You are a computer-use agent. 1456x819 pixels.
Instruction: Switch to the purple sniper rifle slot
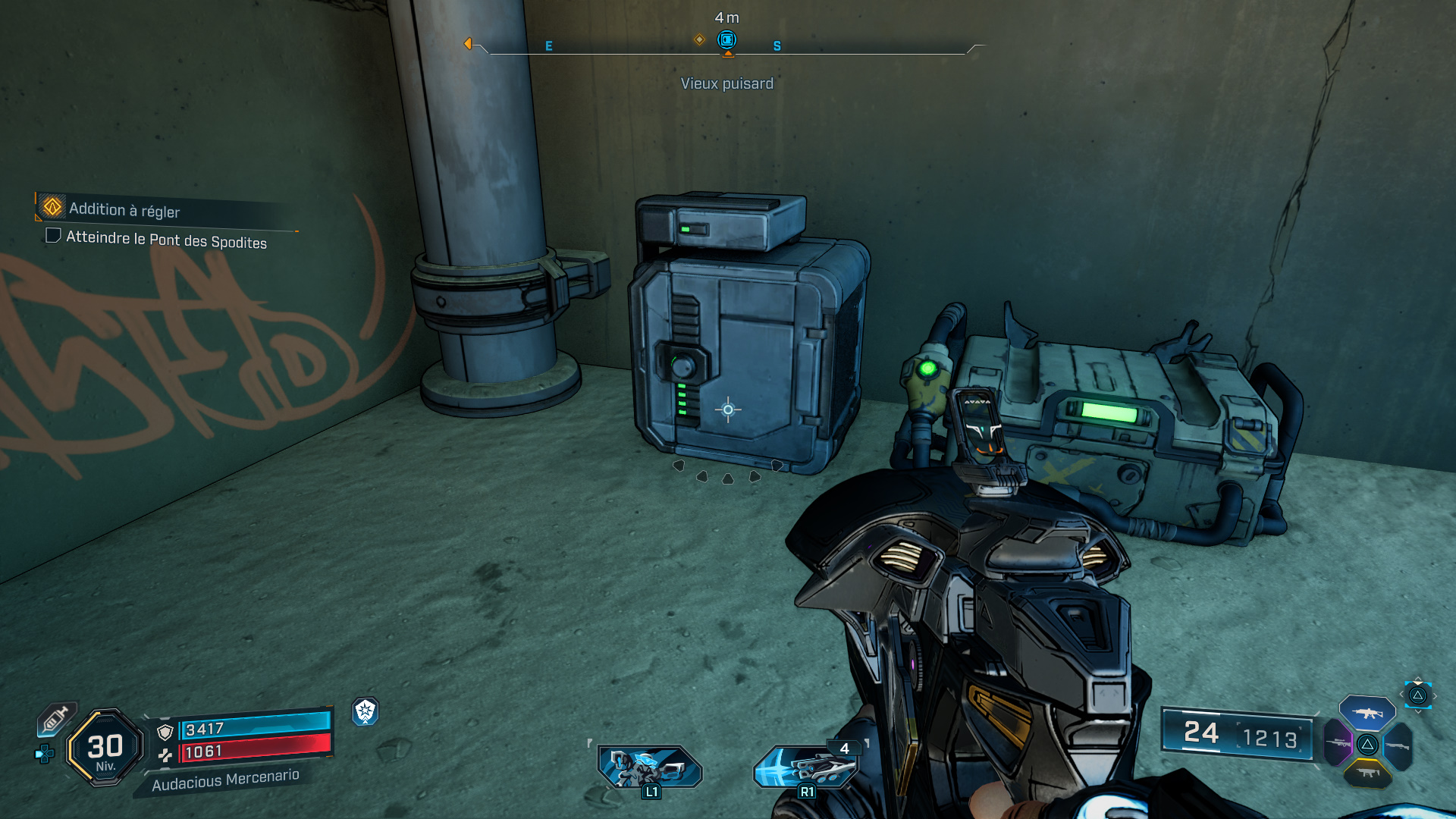click(x=1338, y=743)
